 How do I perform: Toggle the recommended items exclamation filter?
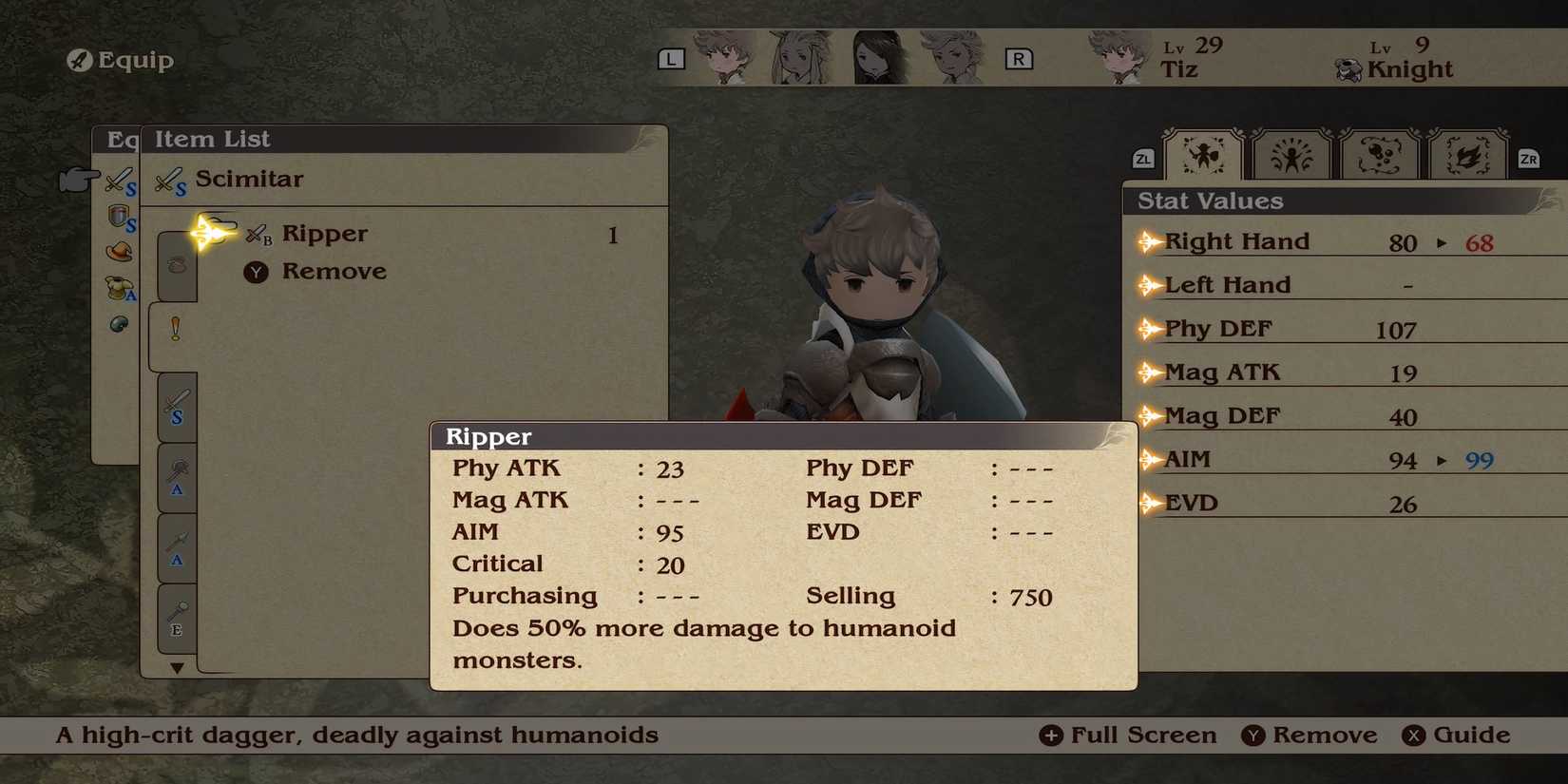tap(176, 328)
